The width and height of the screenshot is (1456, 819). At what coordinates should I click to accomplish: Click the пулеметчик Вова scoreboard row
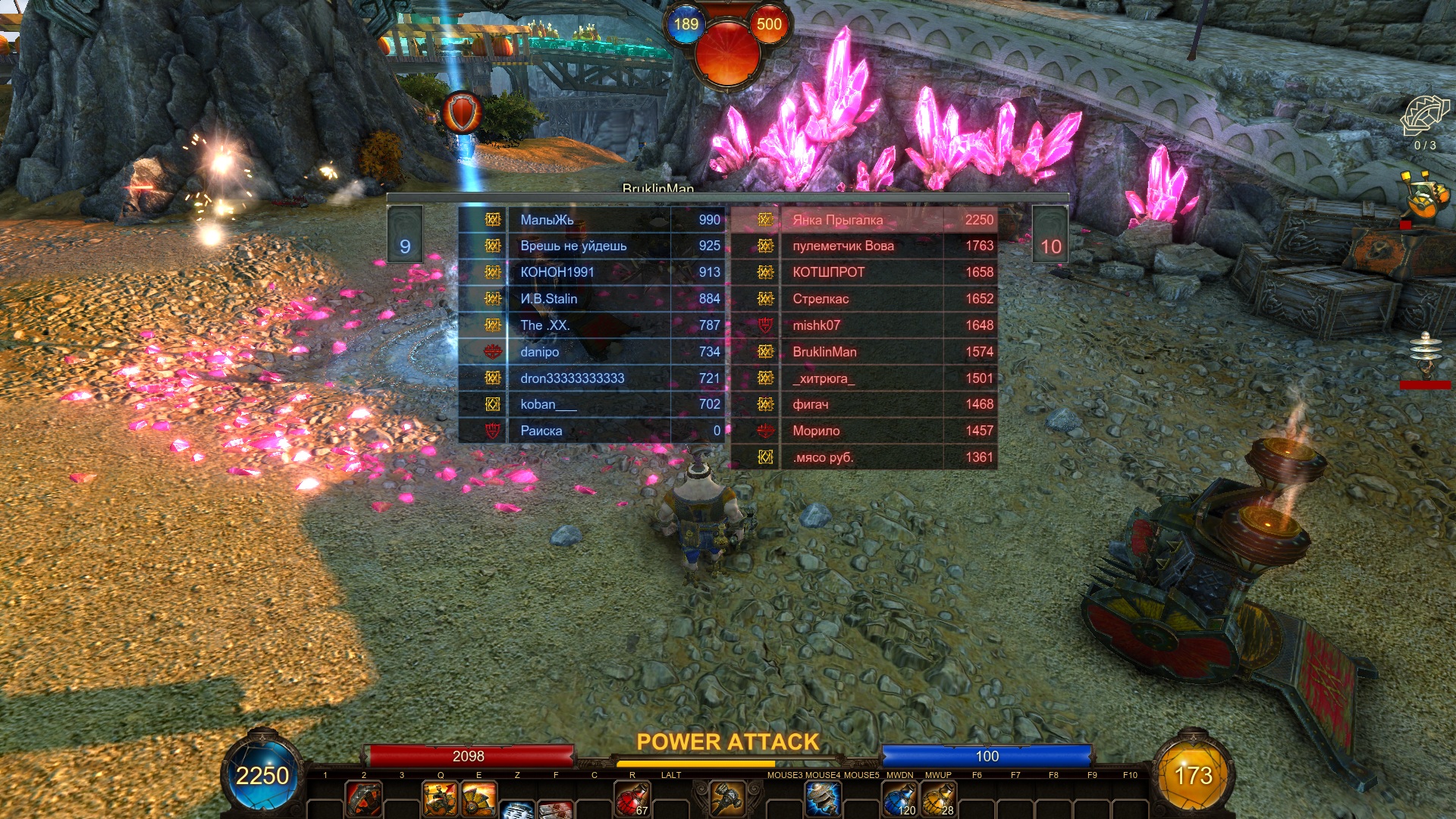coord(863,246)
